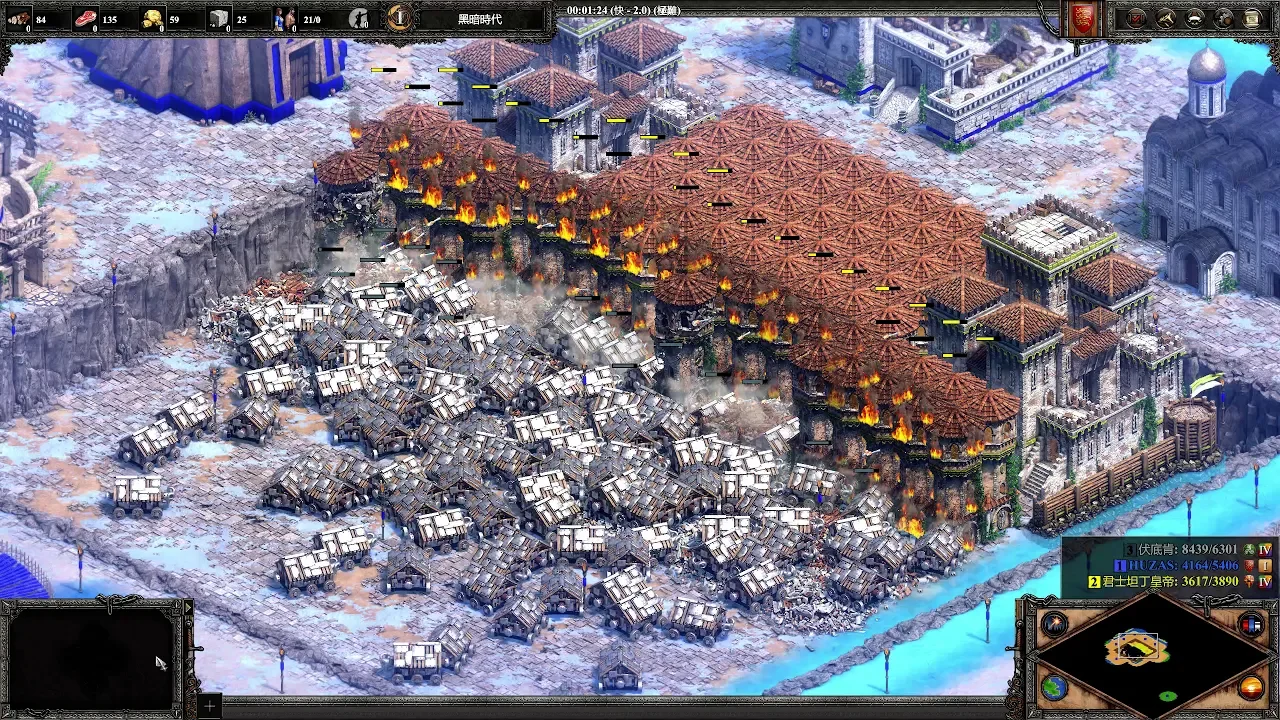Screen dimensions: 1280x720
Task: Click the population villagers icon
Action: 286,18
